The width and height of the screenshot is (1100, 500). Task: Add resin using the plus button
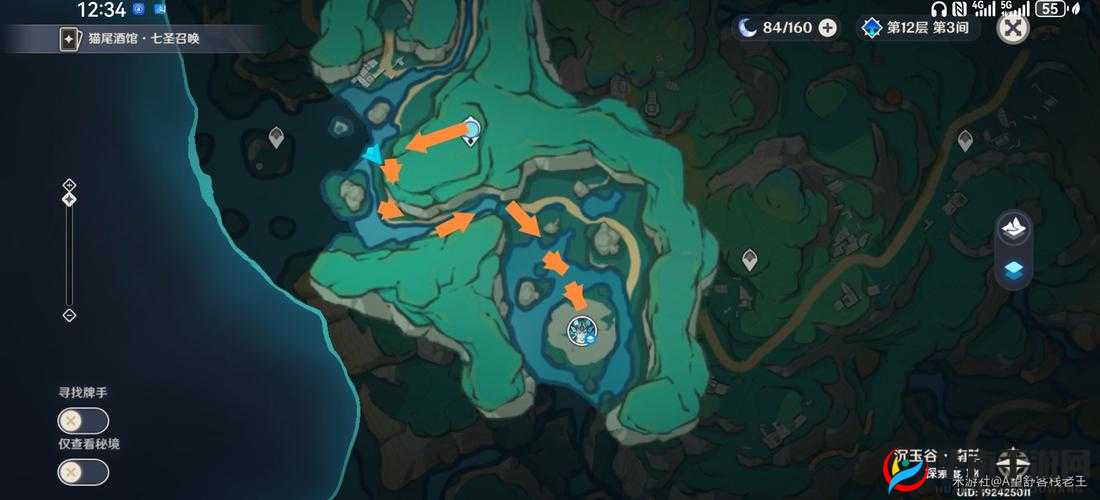click(x=828, y=28)
